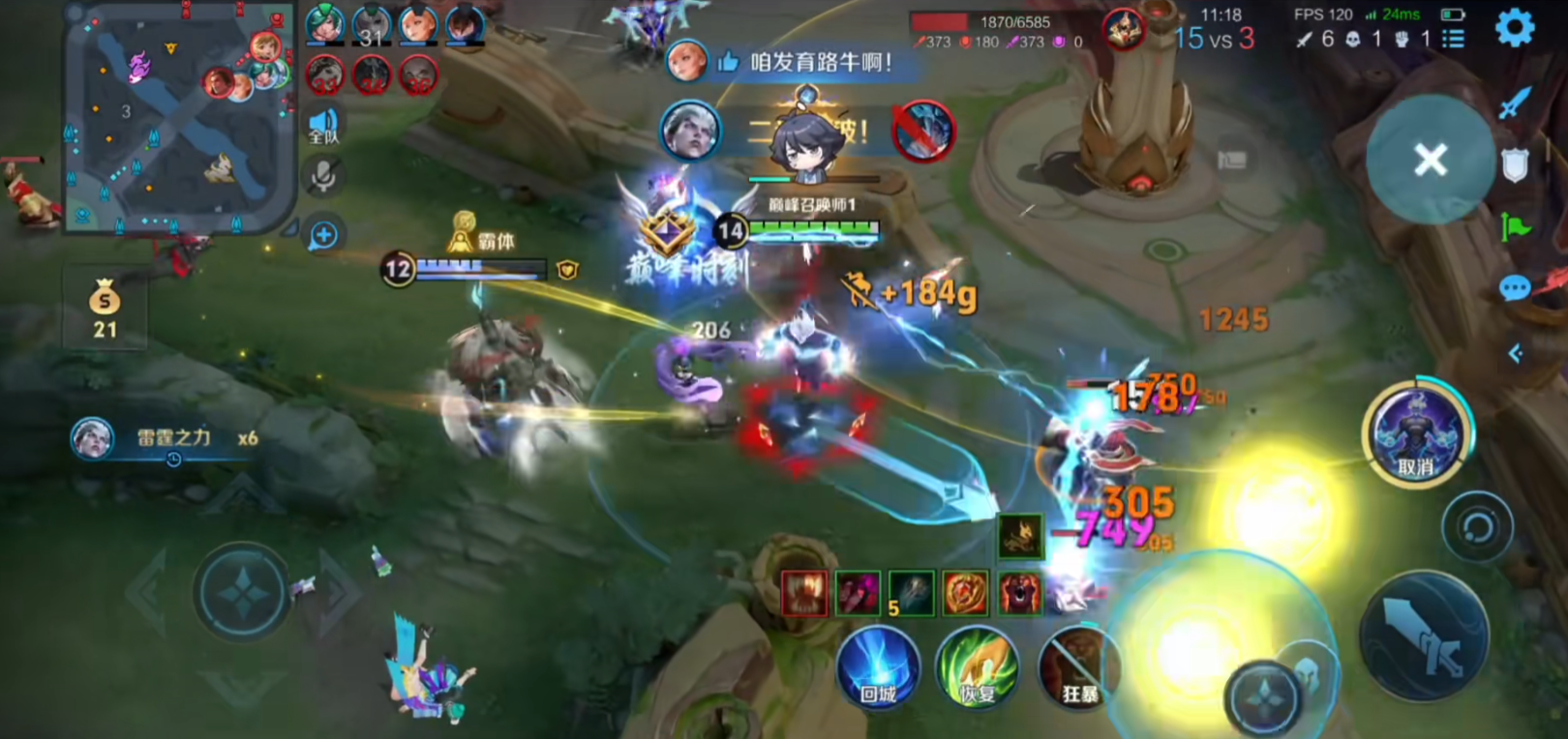Send the green flag signal
1568x739 pixels.
pos(1516,227)
